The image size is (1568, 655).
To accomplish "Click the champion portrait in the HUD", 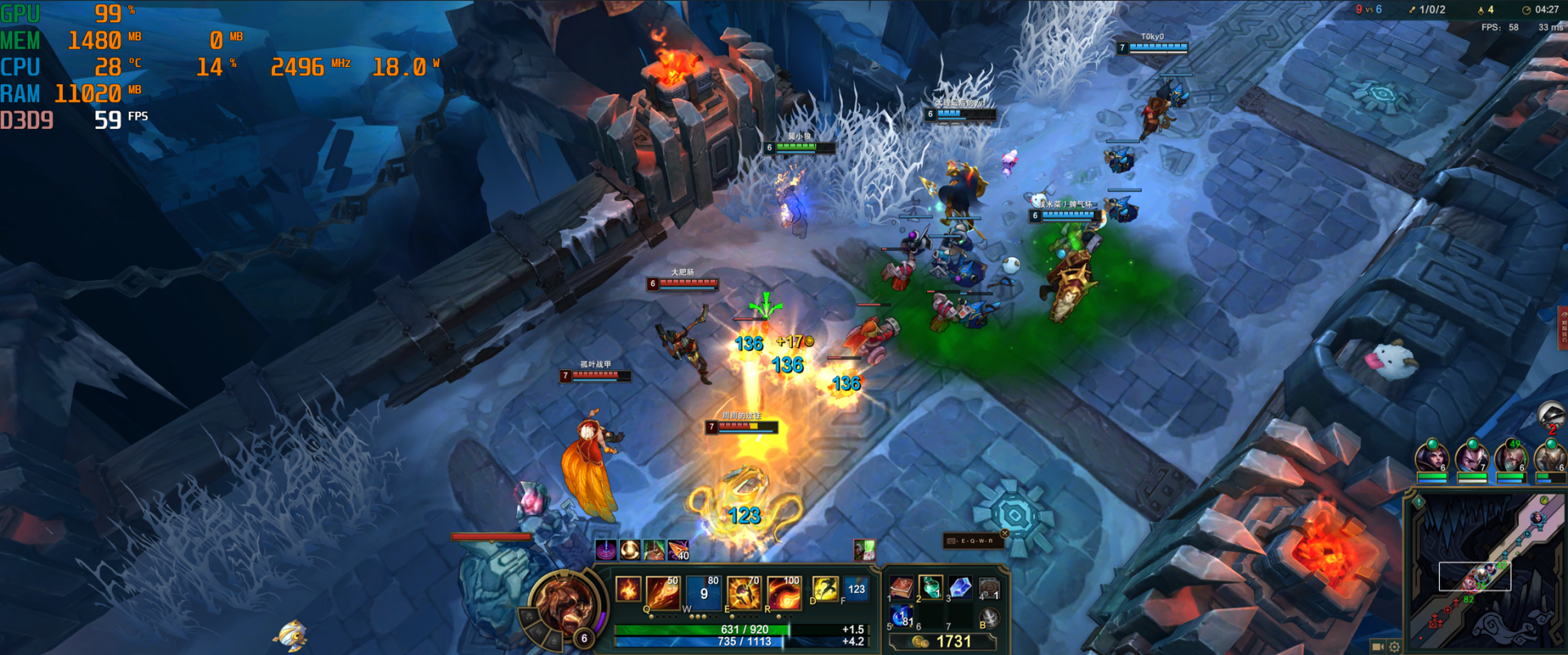I will coord(563,605).
